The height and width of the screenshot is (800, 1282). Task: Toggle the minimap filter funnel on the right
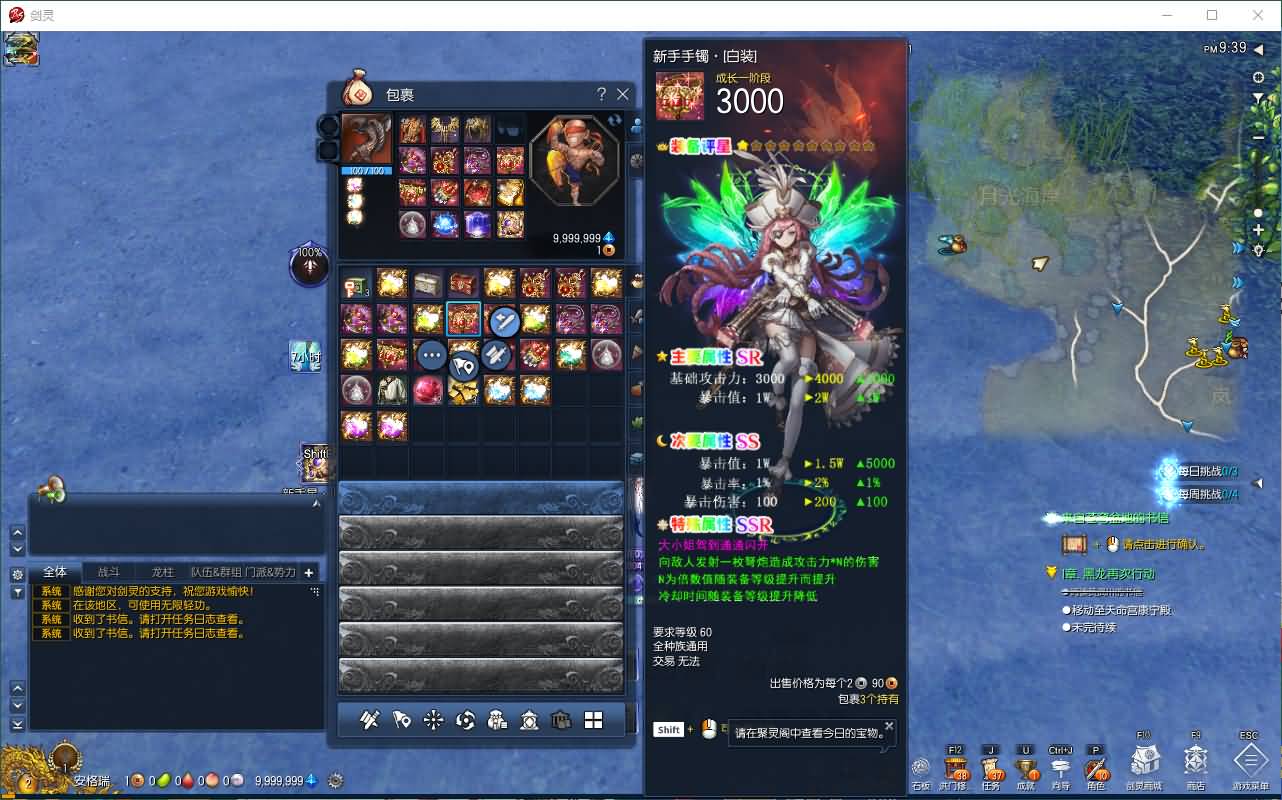[x=1257, y=97]
